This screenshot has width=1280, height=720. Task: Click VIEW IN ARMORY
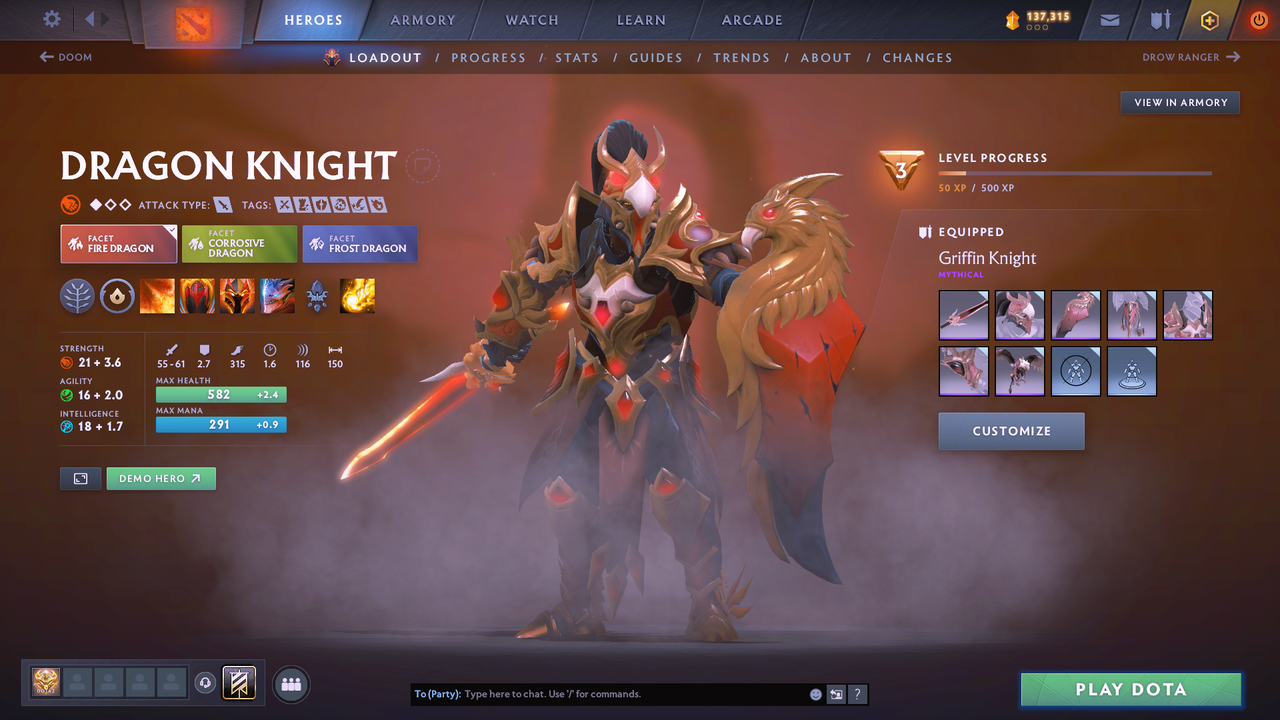click(1179, 102)
